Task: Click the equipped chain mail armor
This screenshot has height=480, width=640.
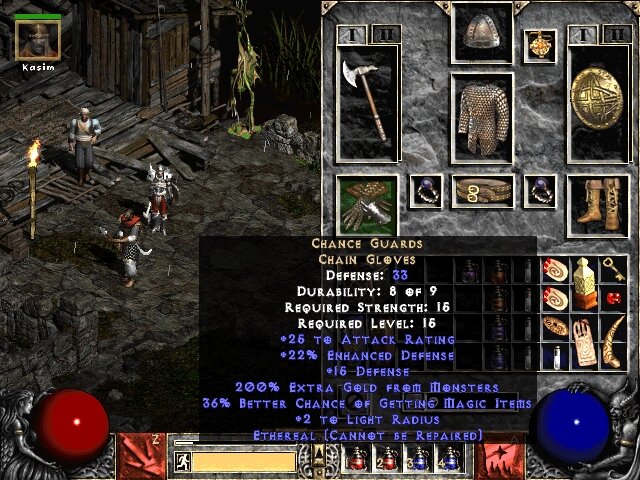Action: pyautogui.click(x=482, y=118)
